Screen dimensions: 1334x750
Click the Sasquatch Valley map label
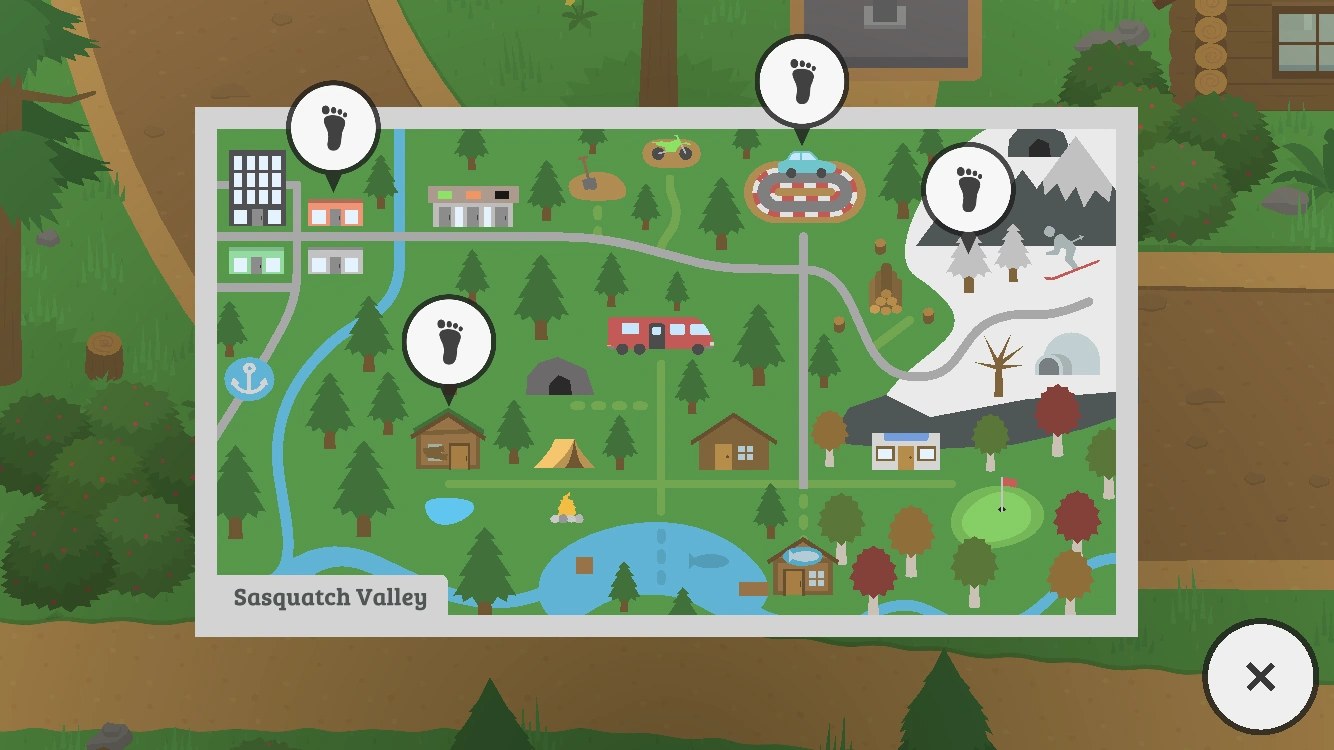point(331,598)
